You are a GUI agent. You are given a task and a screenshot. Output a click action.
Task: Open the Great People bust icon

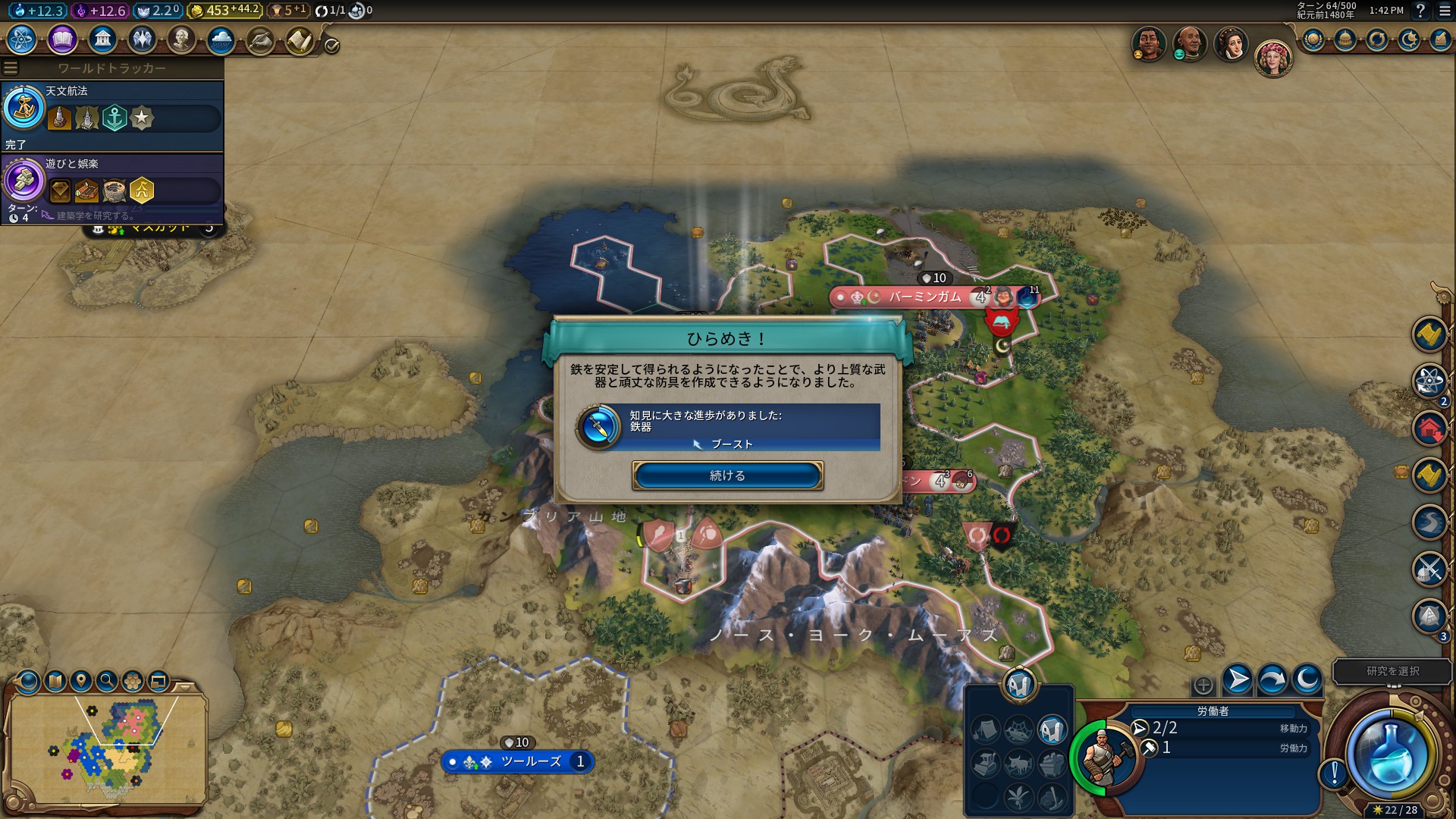point(181,39)
